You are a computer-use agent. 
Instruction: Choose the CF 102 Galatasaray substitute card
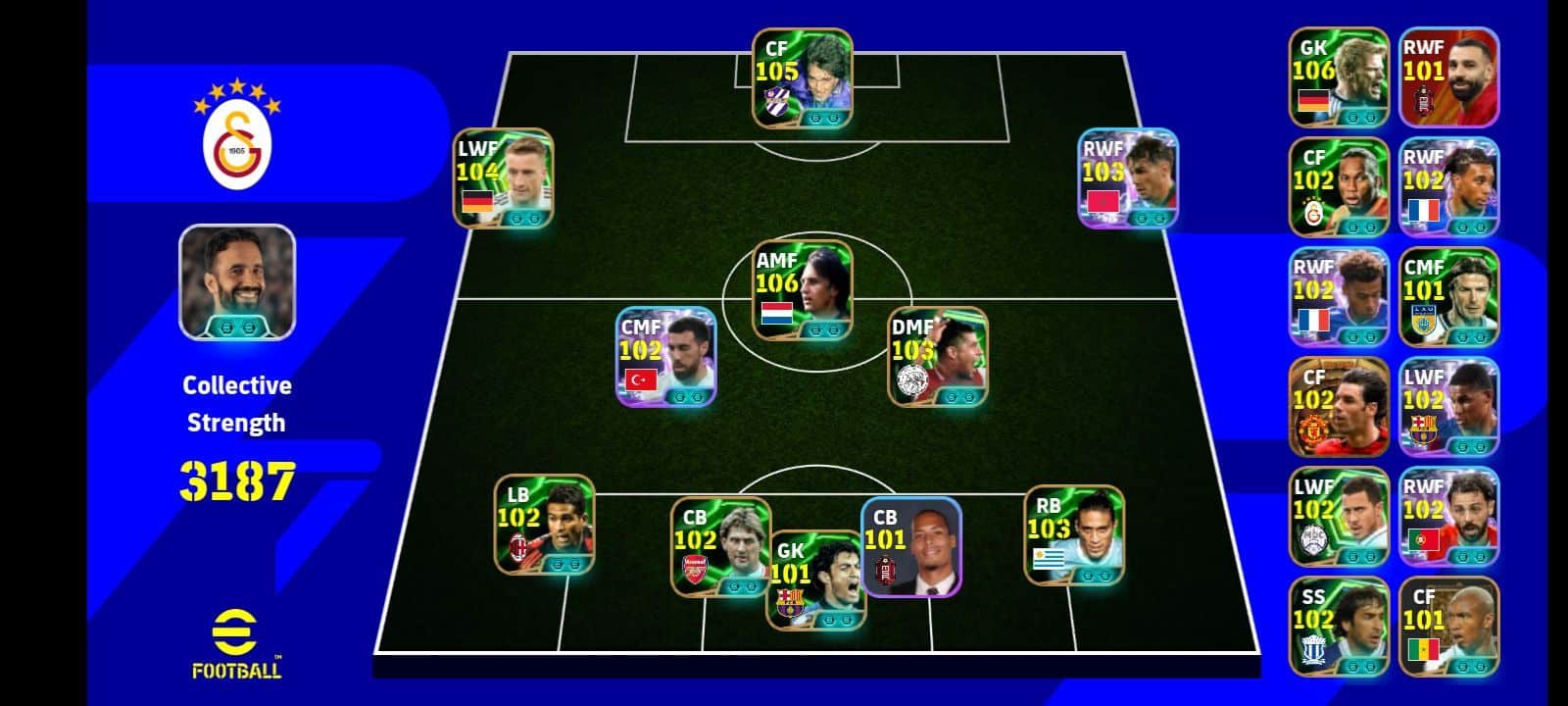[1339, 187]
